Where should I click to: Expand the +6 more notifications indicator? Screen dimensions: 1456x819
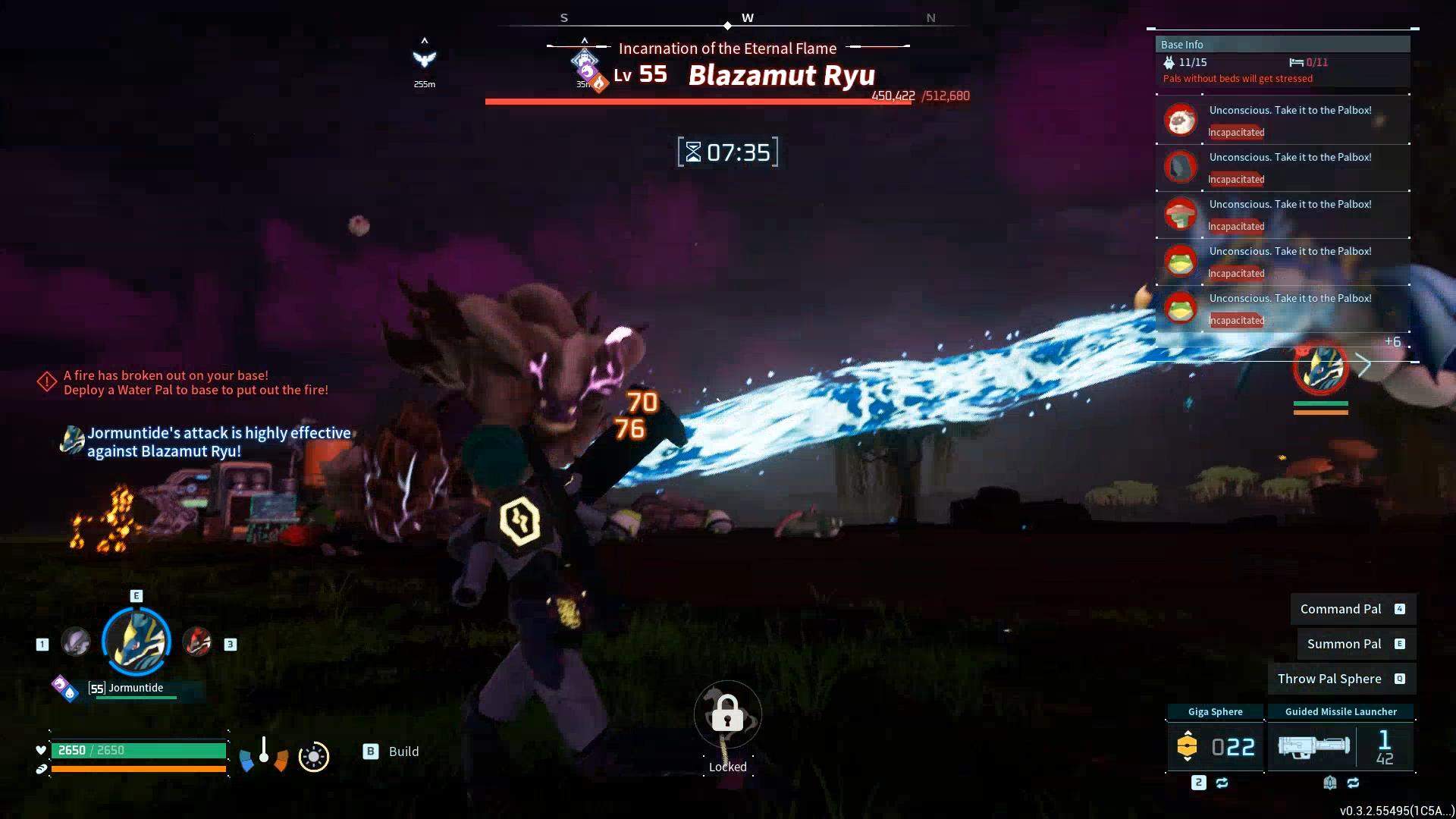pyautogui.click(x=1392, y=342)
